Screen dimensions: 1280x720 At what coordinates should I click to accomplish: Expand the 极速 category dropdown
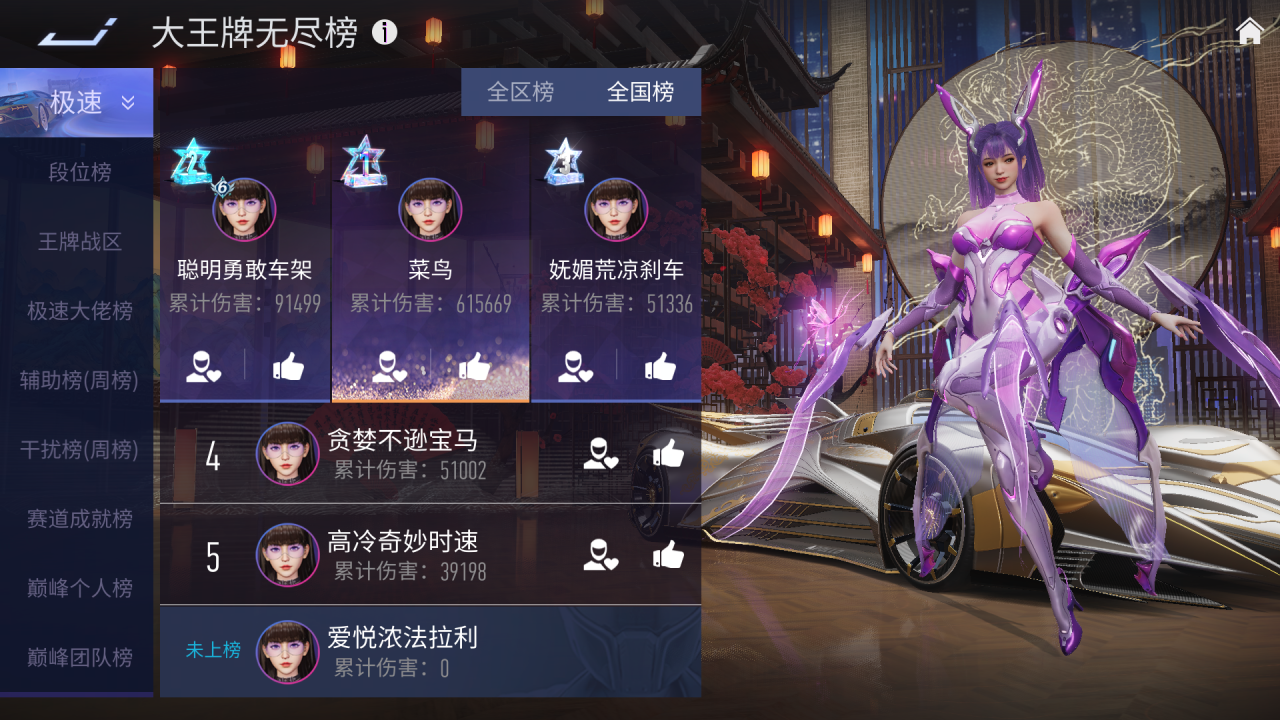(x=128, y=102)
